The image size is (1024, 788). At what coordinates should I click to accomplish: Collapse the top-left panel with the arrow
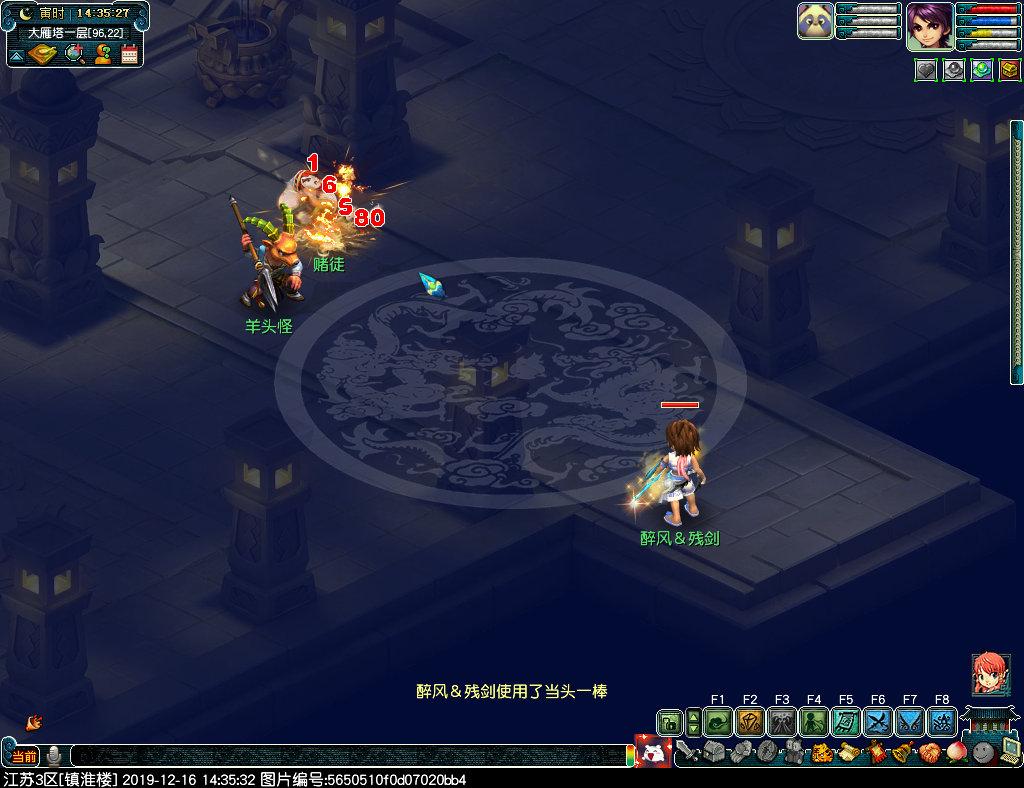click(16, 54)
